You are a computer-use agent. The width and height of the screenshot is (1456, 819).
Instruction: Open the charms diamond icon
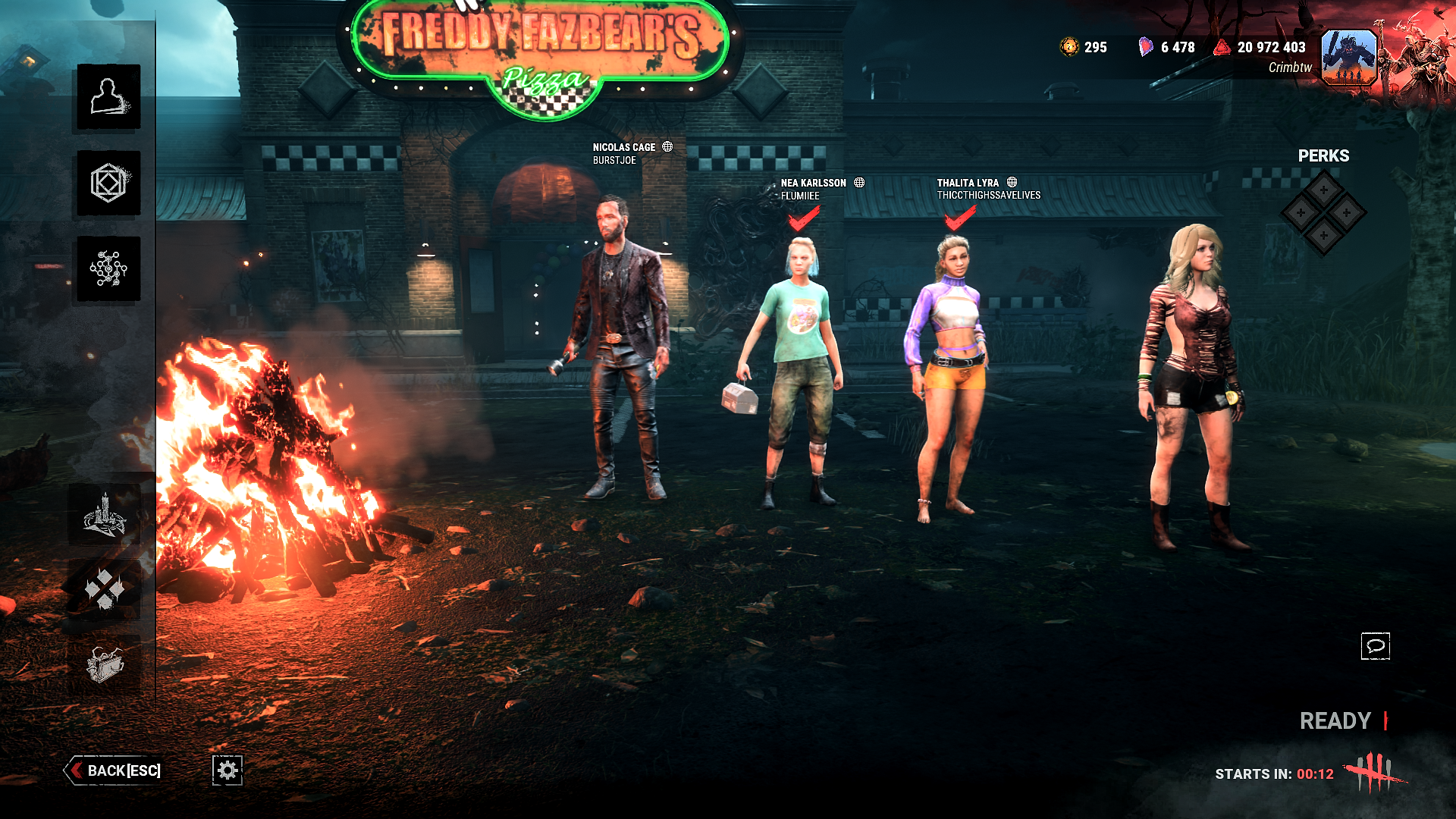coord(108,588)
